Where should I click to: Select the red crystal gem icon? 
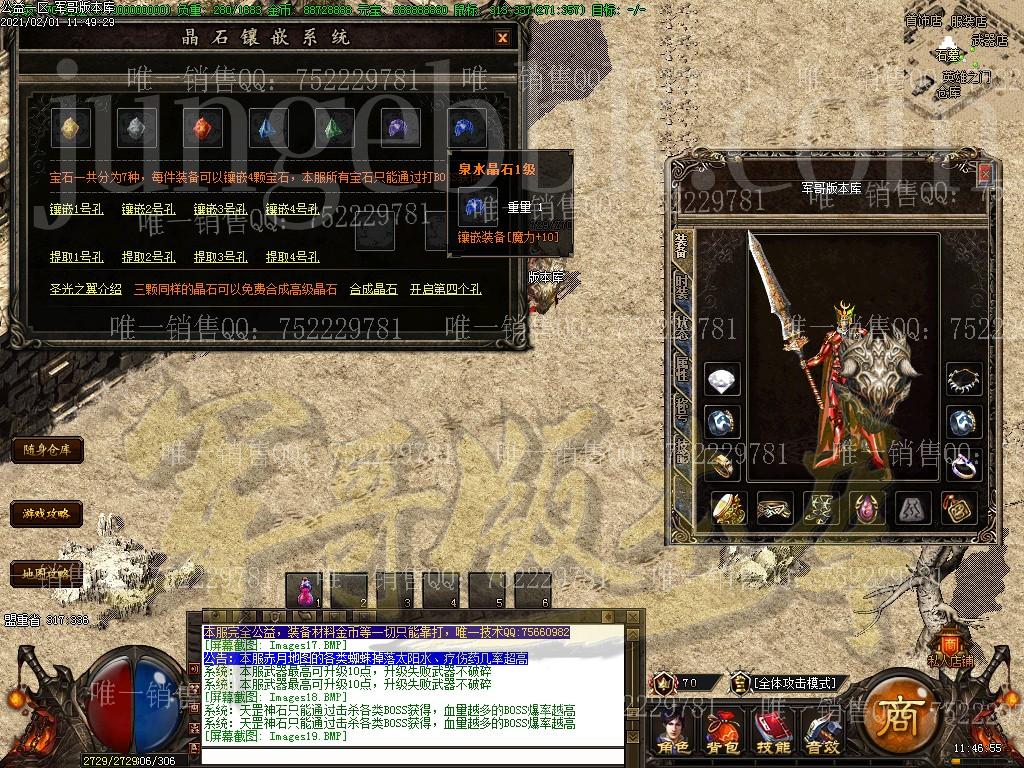coord(202,127)
